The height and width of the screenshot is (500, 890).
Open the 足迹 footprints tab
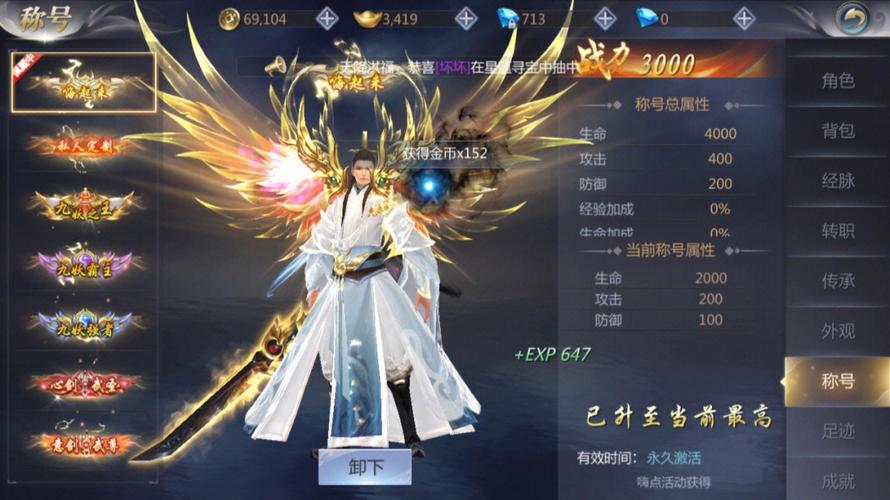pyautogui.click(x=837, y=433)
